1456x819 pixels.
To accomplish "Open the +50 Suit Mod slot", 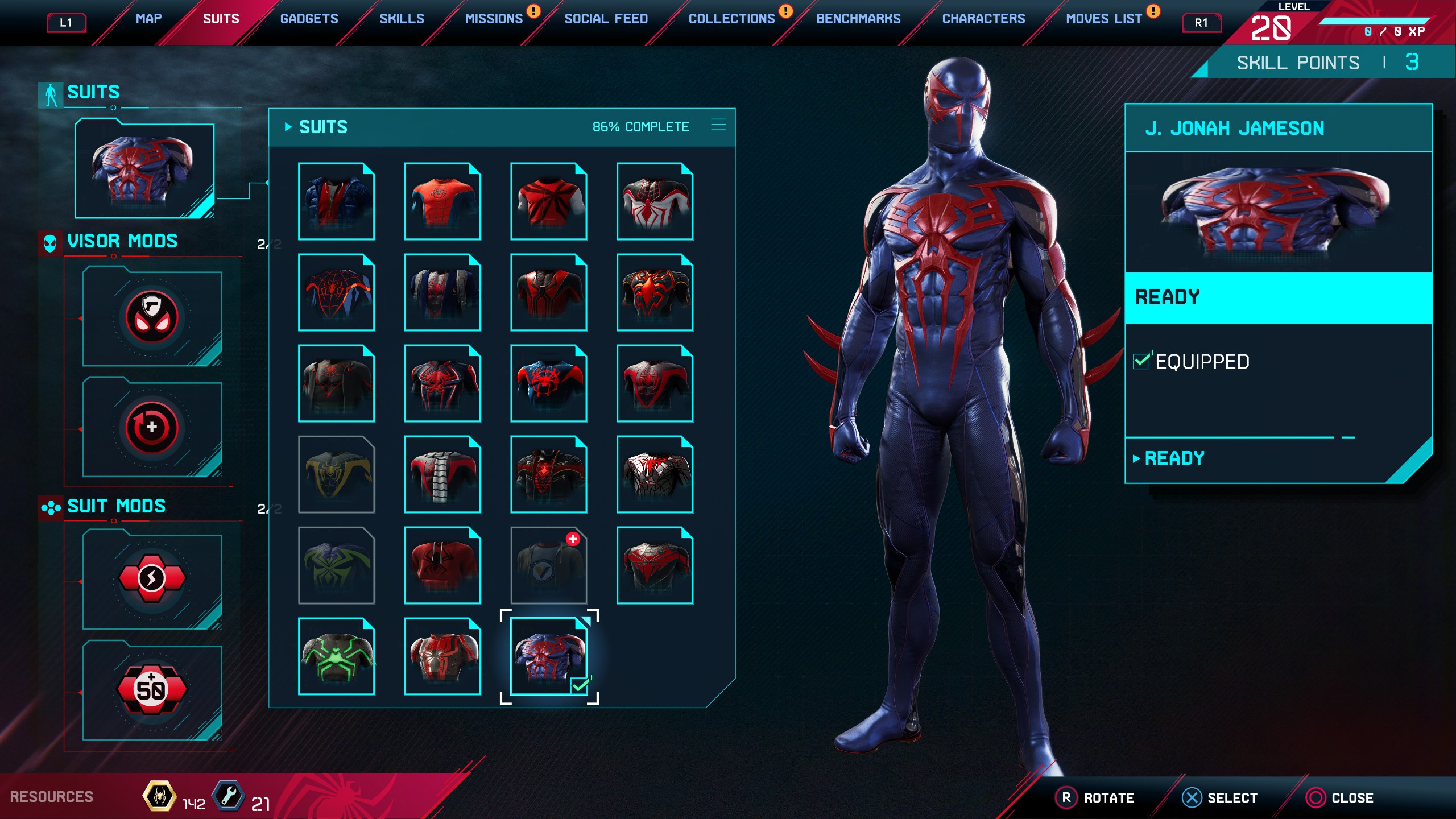I will coord(152,688).
